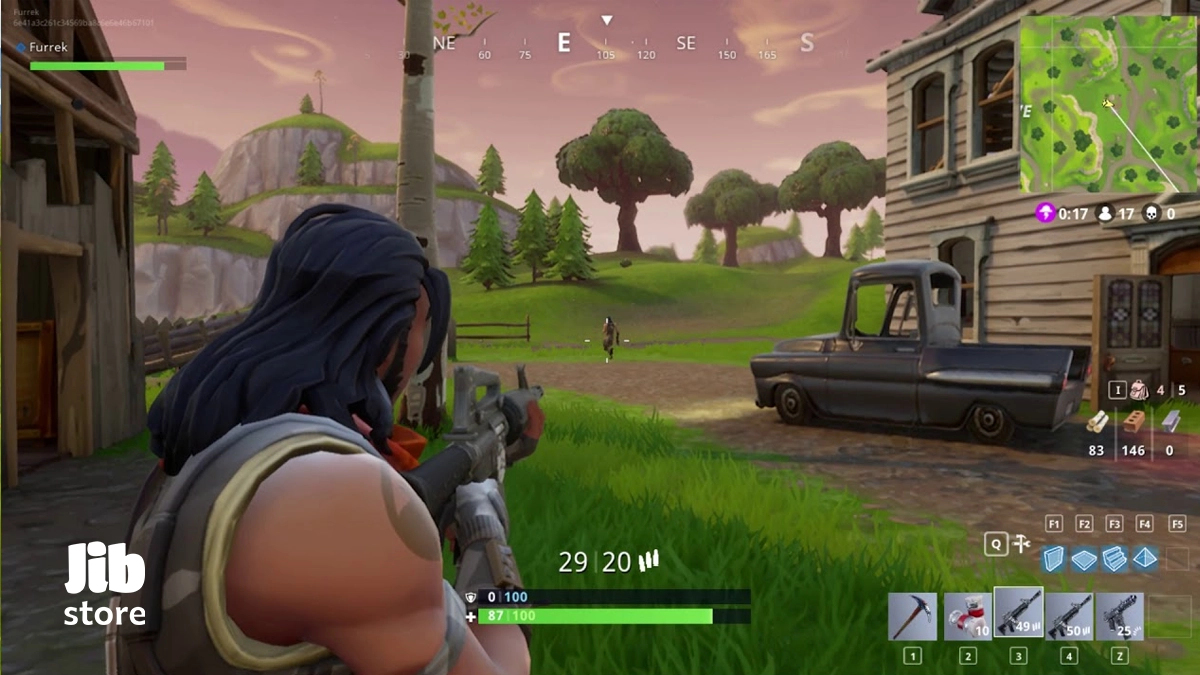Open the backpack inventory icon
Viewport: 1200px width, 675px height.
click(x=1137, y=390)
